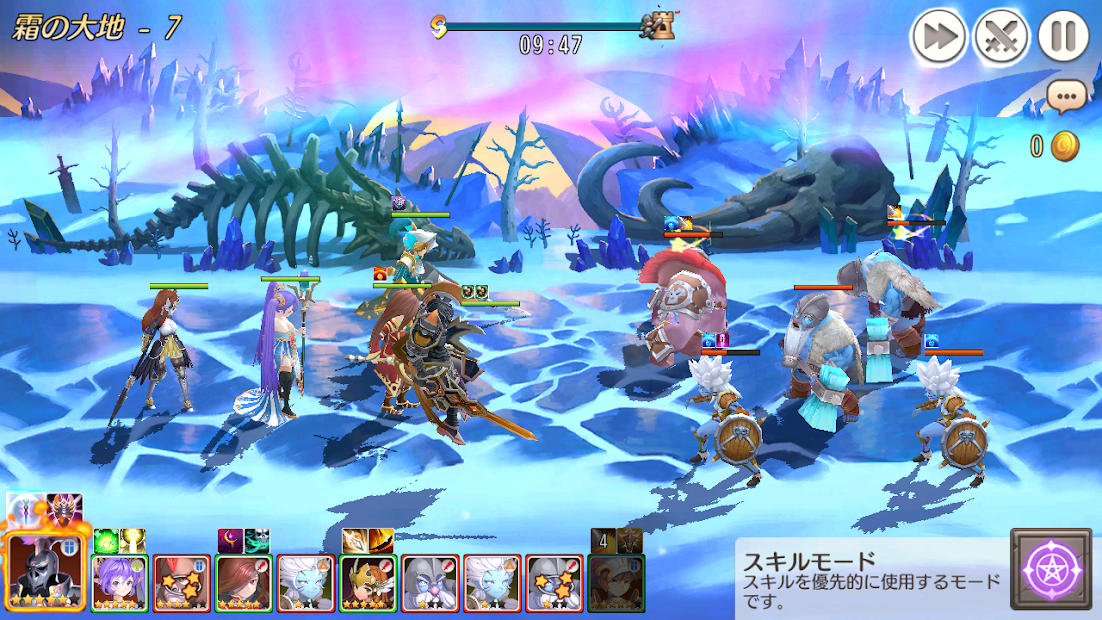Viewport: 1102px width, 620px height.
Task: Pause the battle
Action: (x=1063, y=38)
